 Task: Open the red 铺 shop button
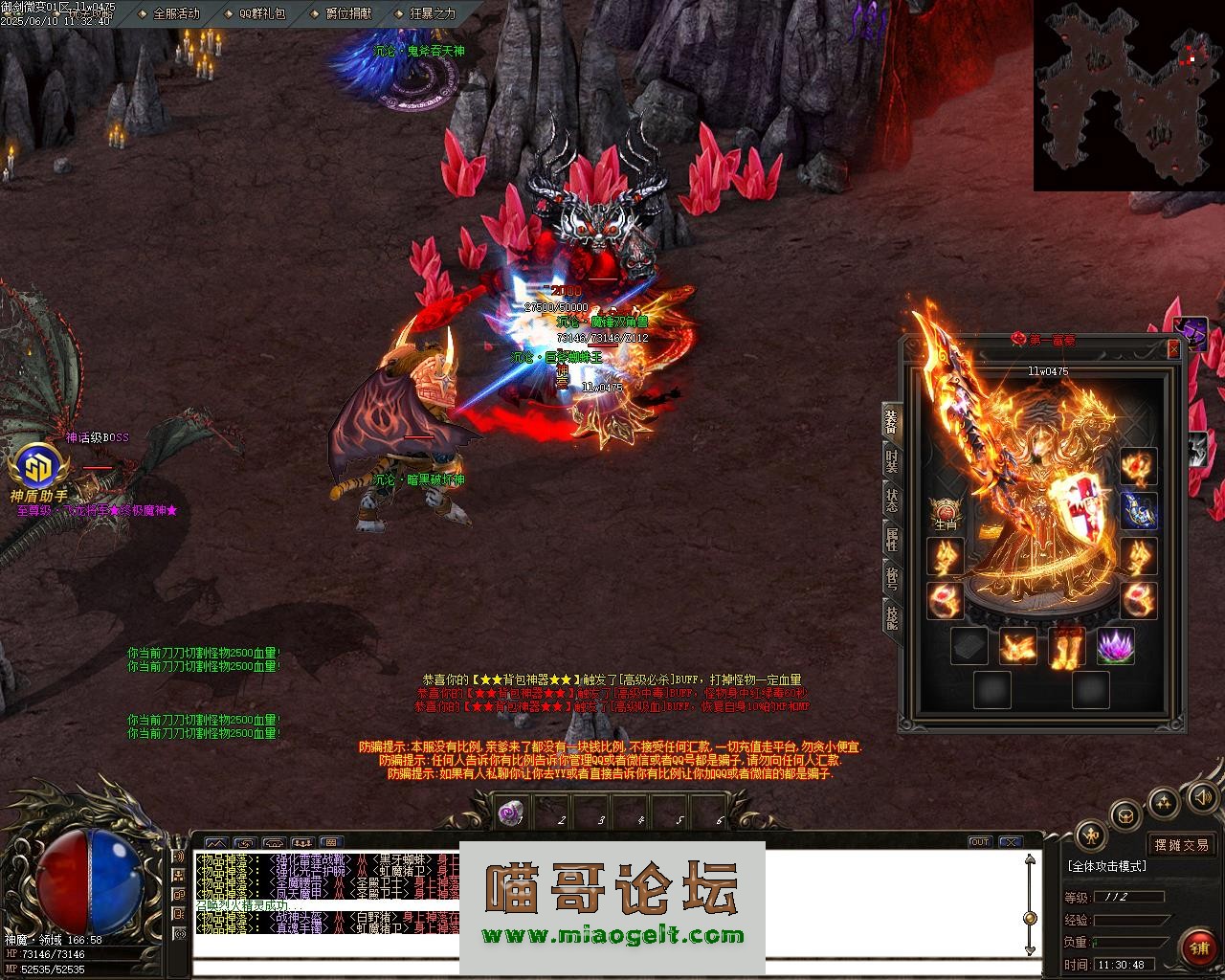tap(1198, 948)
